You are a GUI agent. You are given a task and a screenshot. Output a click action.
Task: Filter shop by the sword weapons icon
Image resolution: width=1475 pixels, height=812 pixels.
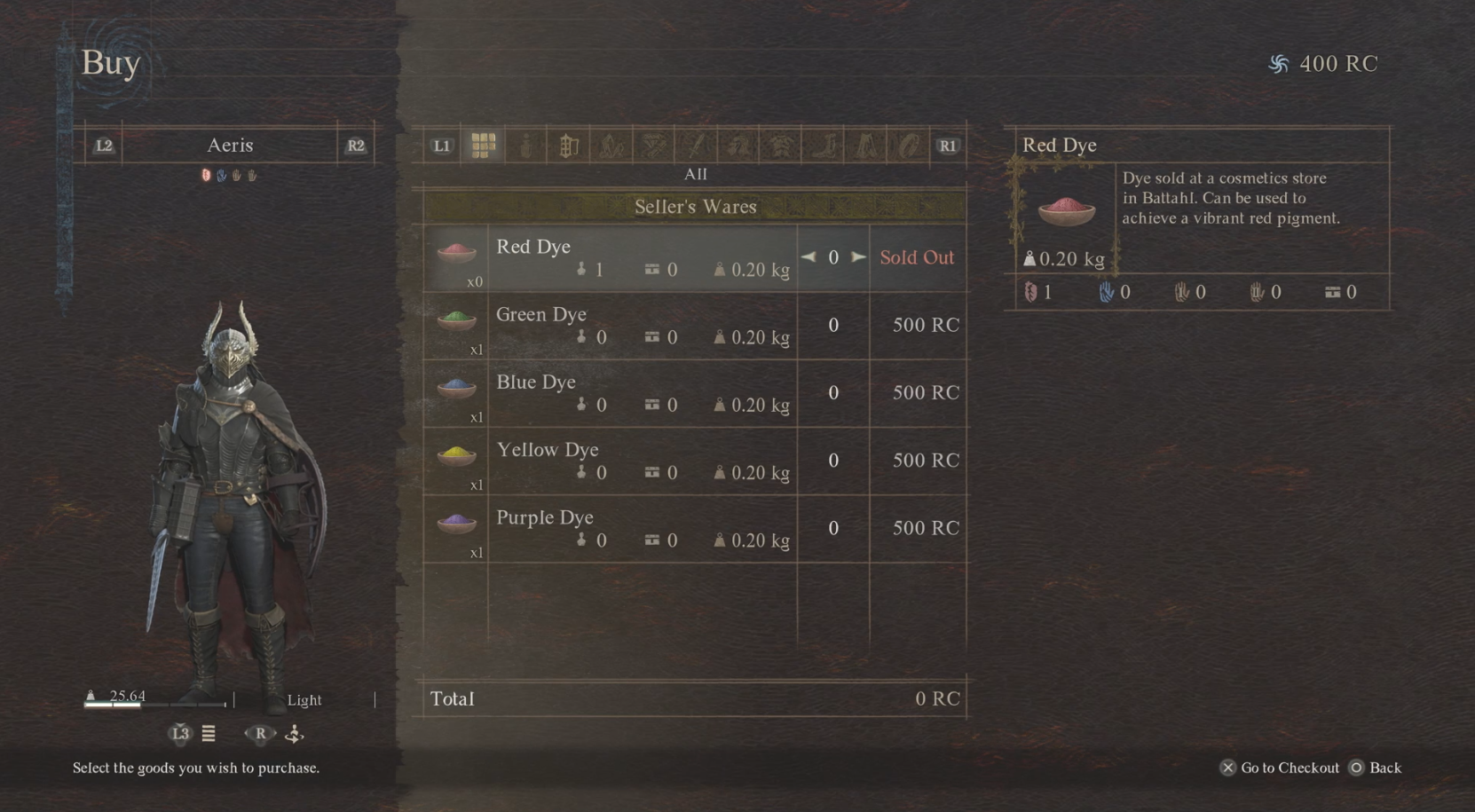pos(696,145)
